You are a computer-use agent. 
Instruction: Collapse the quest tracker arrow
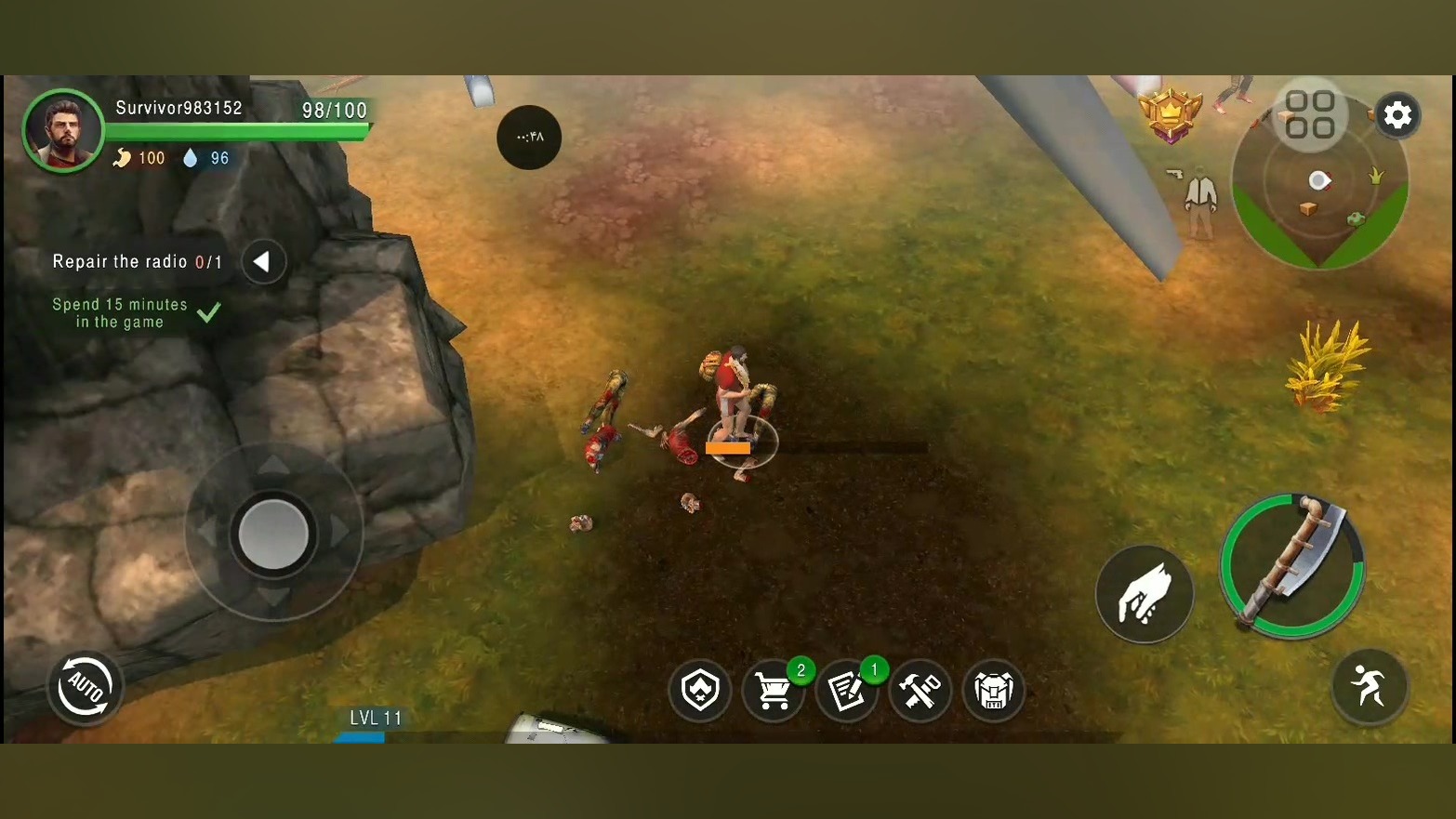coord(263,262)
